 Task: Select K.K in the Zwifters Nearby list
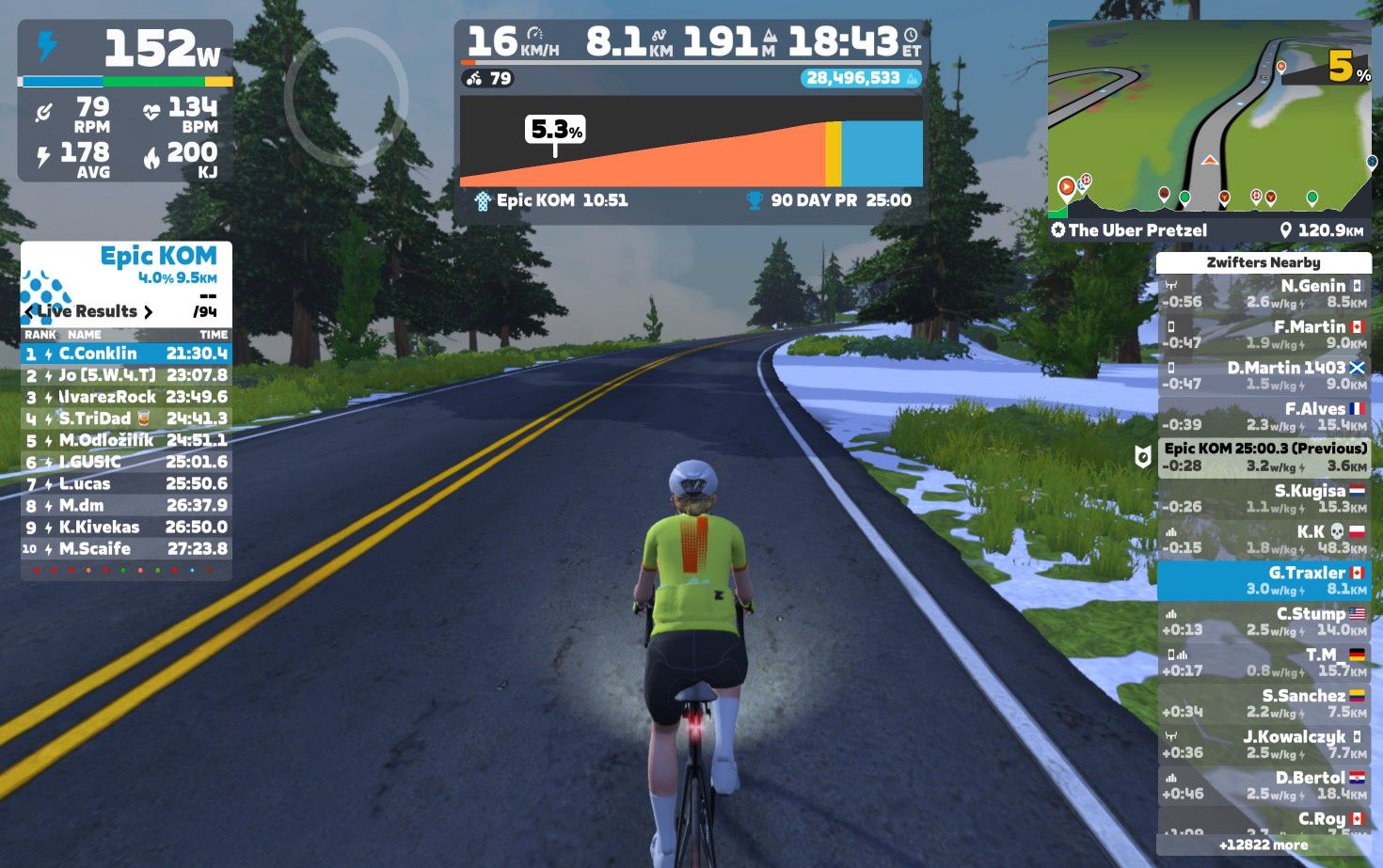point(1264,539)
